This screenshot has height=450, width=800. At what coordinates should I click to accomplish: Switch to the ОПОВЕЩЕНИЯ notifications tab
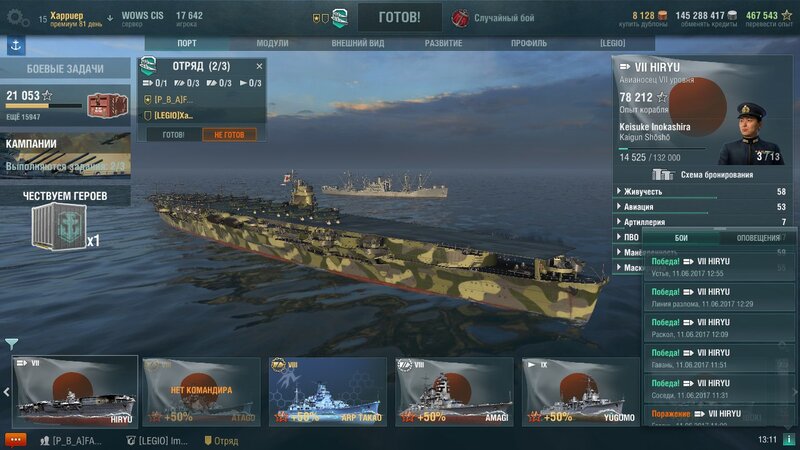pyautogui.click(x=758, y=238)
